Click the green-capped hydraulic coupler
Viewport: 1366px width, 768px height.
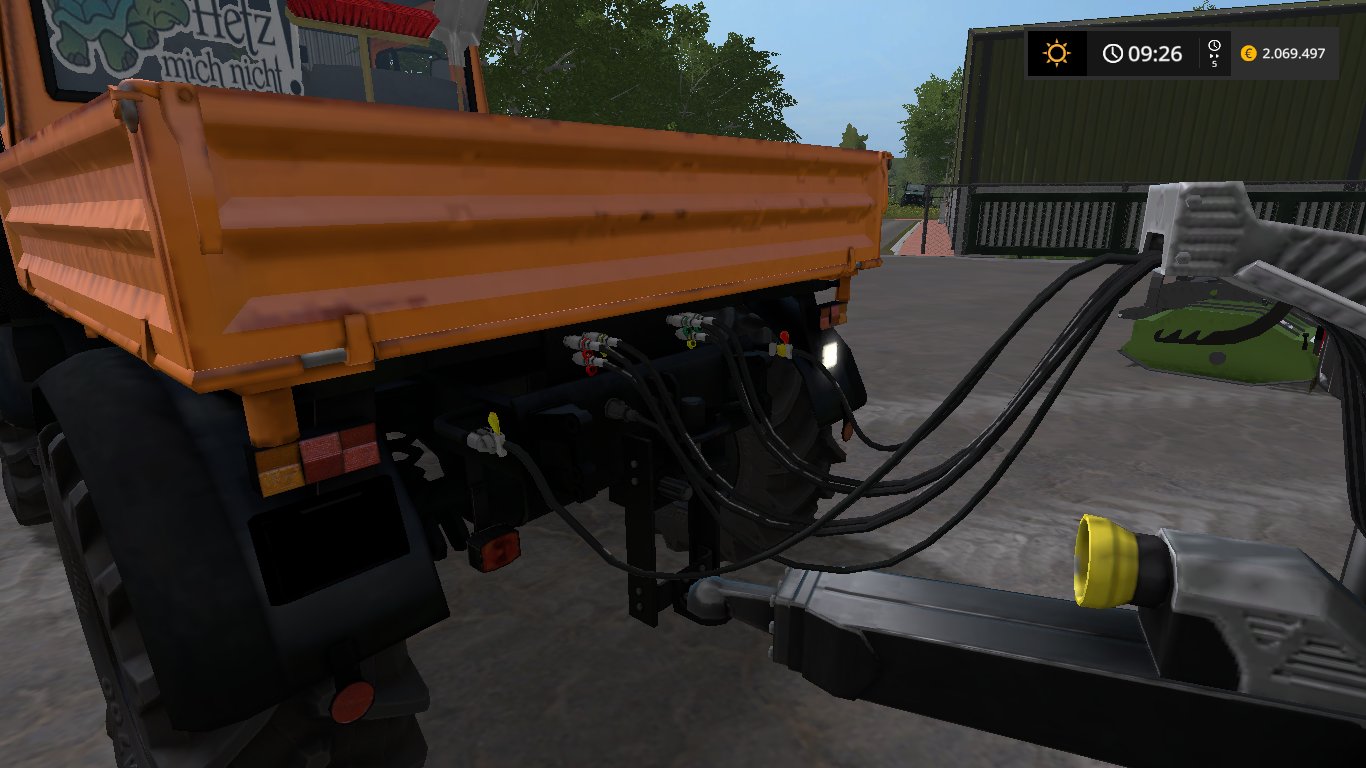click(688, 330)
